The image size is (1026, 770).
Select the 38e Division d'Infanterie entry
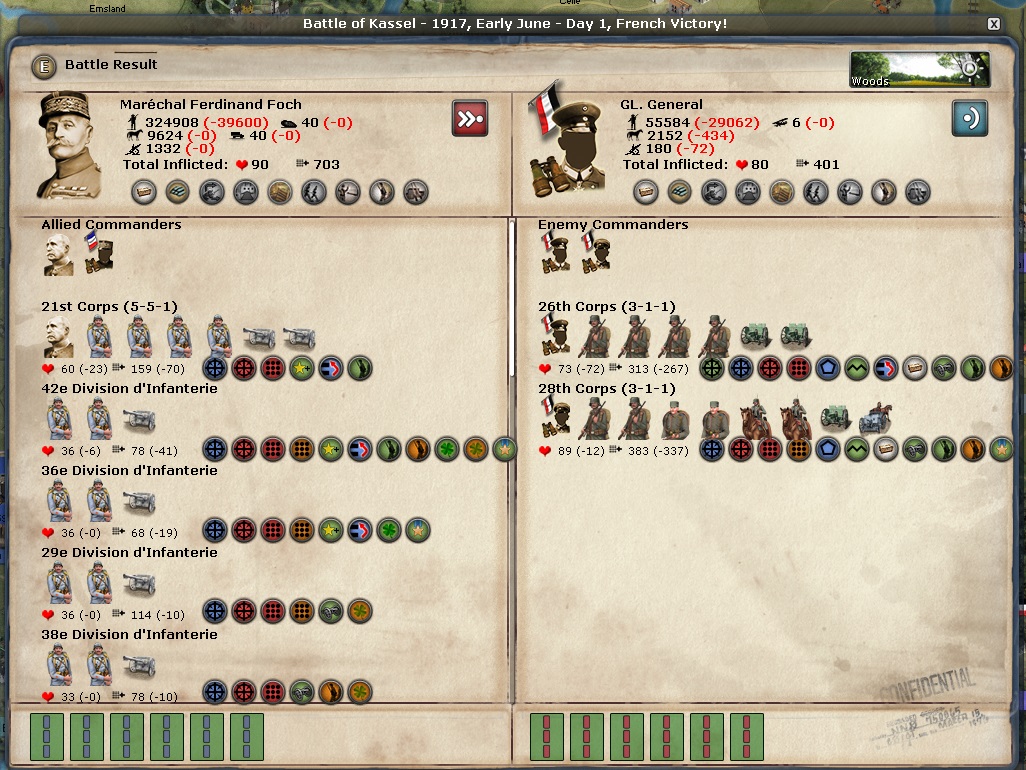(x=129, y=635)
